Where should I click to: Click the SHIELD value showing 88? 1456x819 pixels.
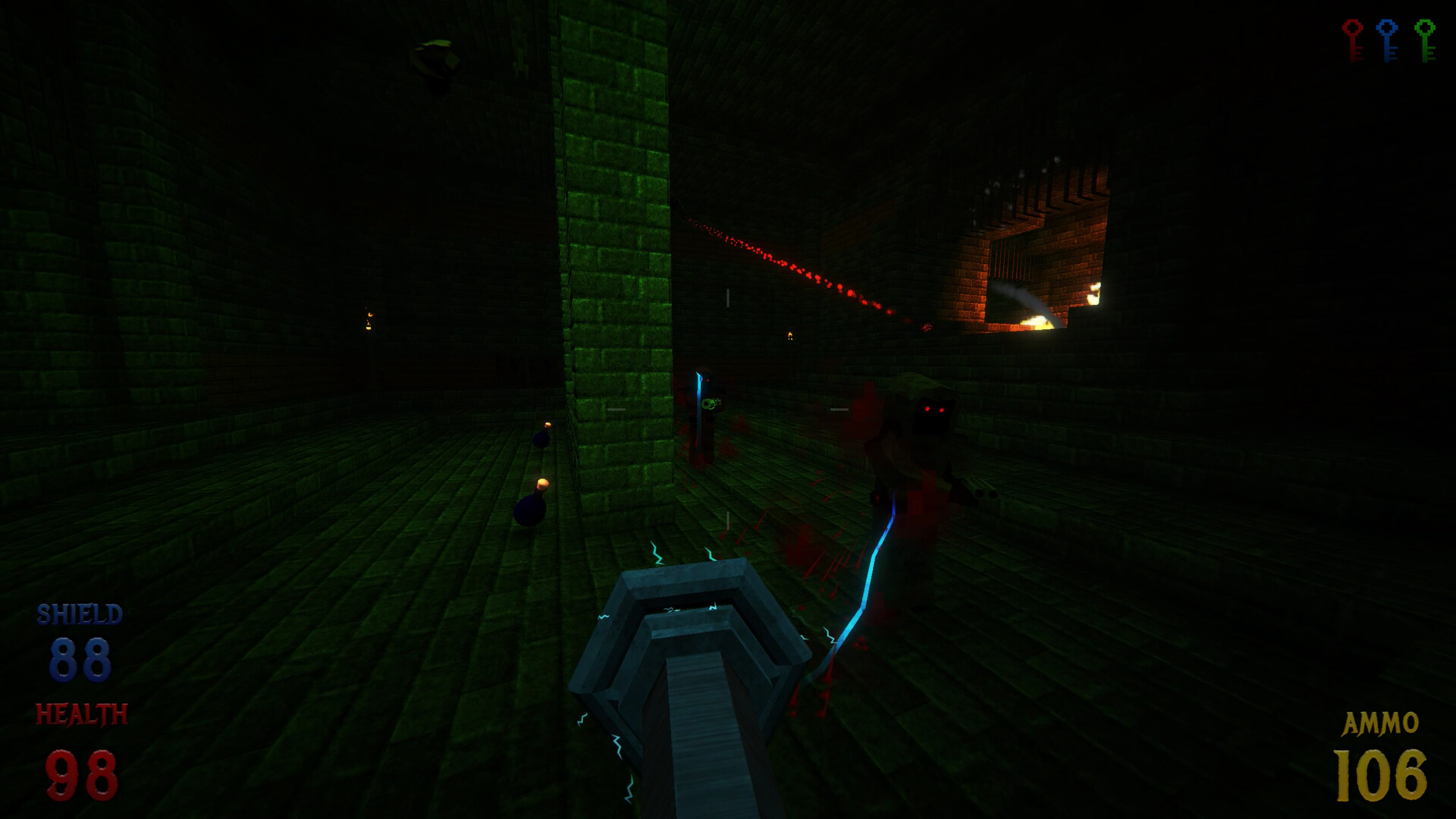click(81, 658)
